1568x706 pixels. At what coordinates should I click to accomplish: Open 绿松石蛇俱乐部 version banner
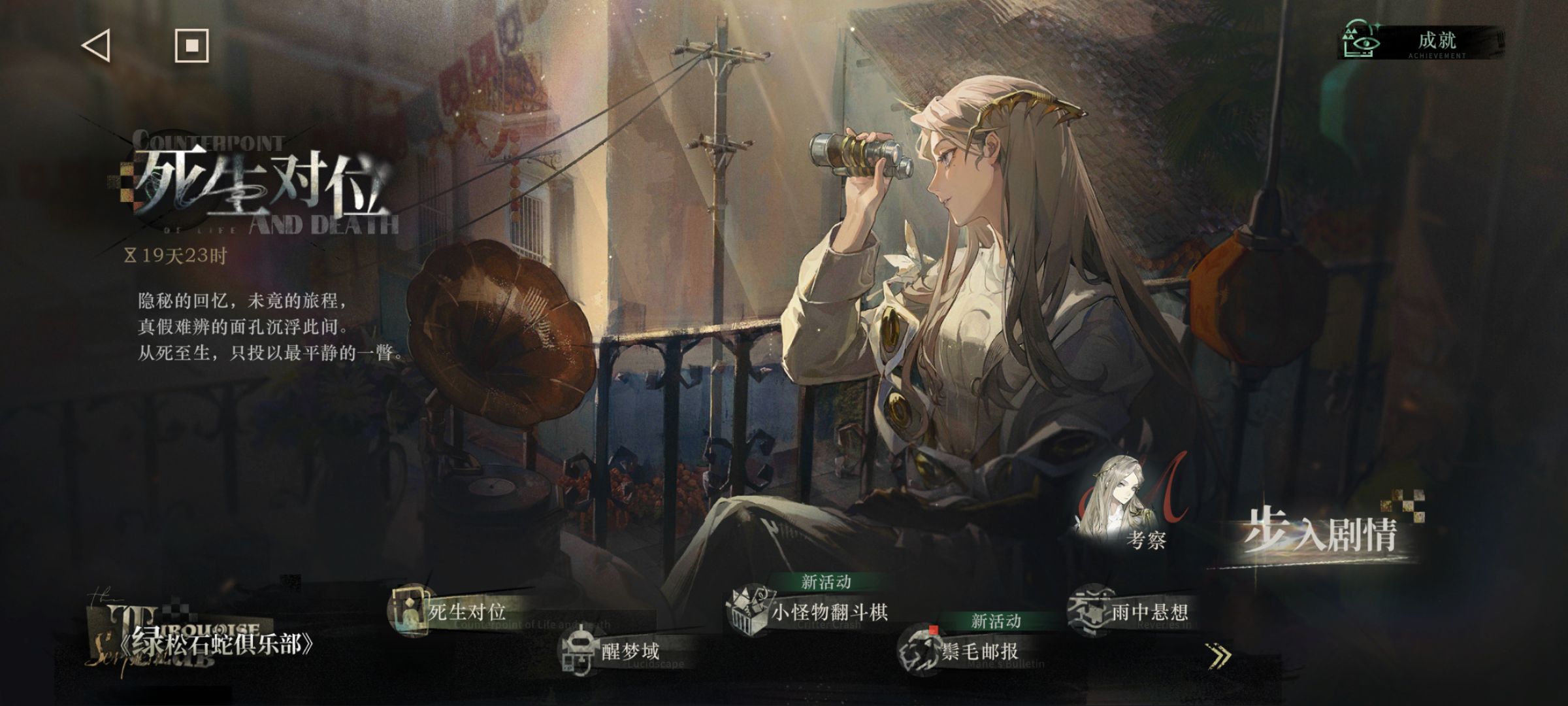[209, 643]
